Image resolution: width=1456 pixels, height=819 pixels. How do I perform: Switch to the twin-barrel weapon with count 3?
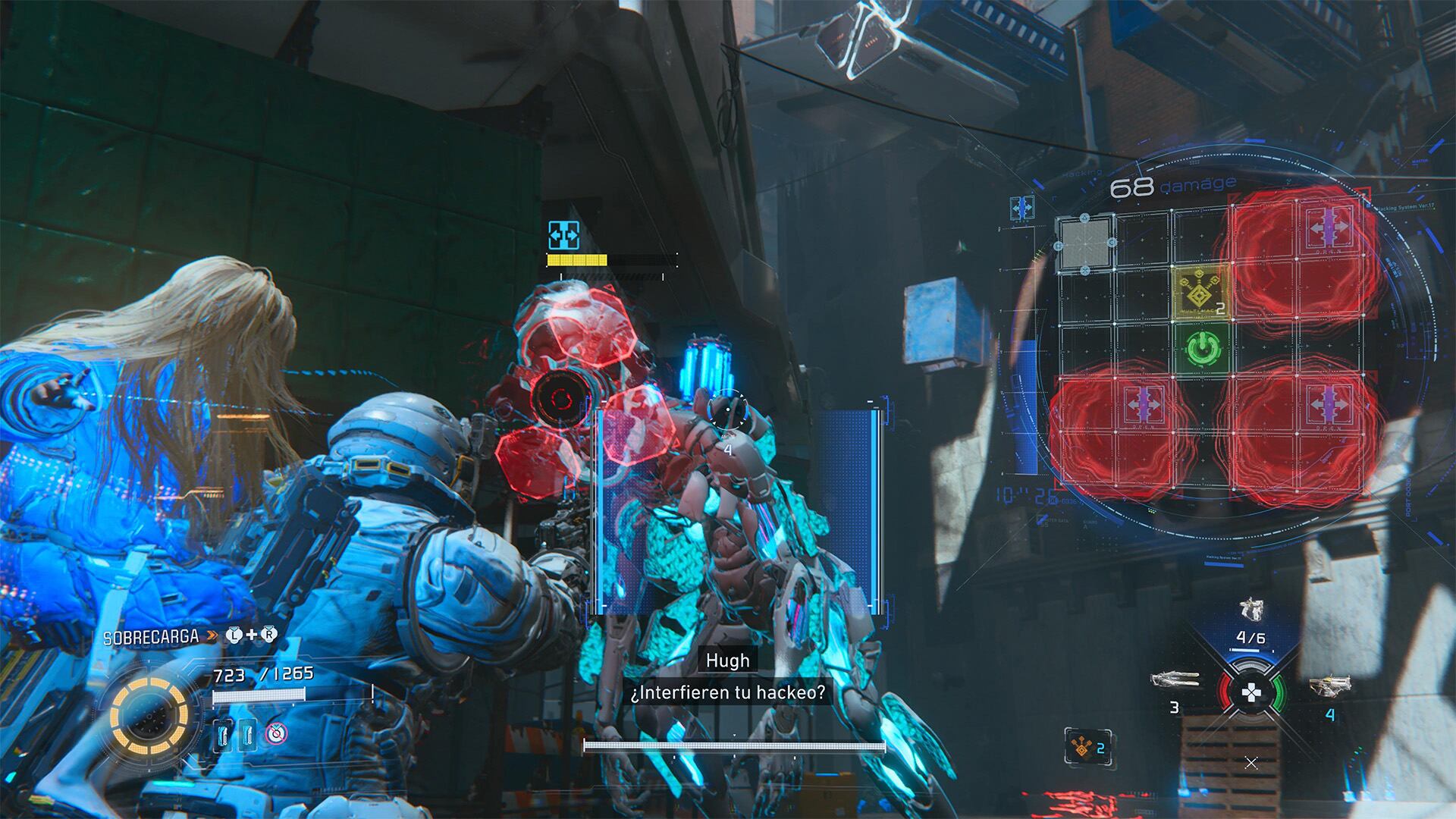1175,679
